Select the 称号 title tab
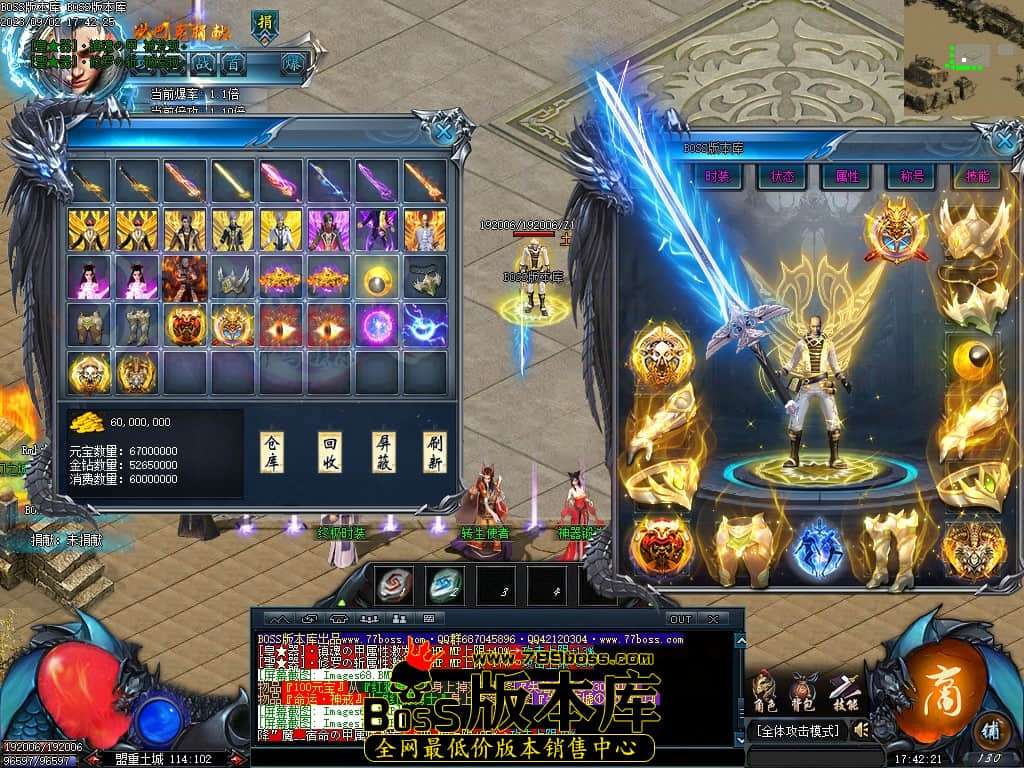Image resolution: width=1024 pixels, height=768 pixels. coord(911,176)
